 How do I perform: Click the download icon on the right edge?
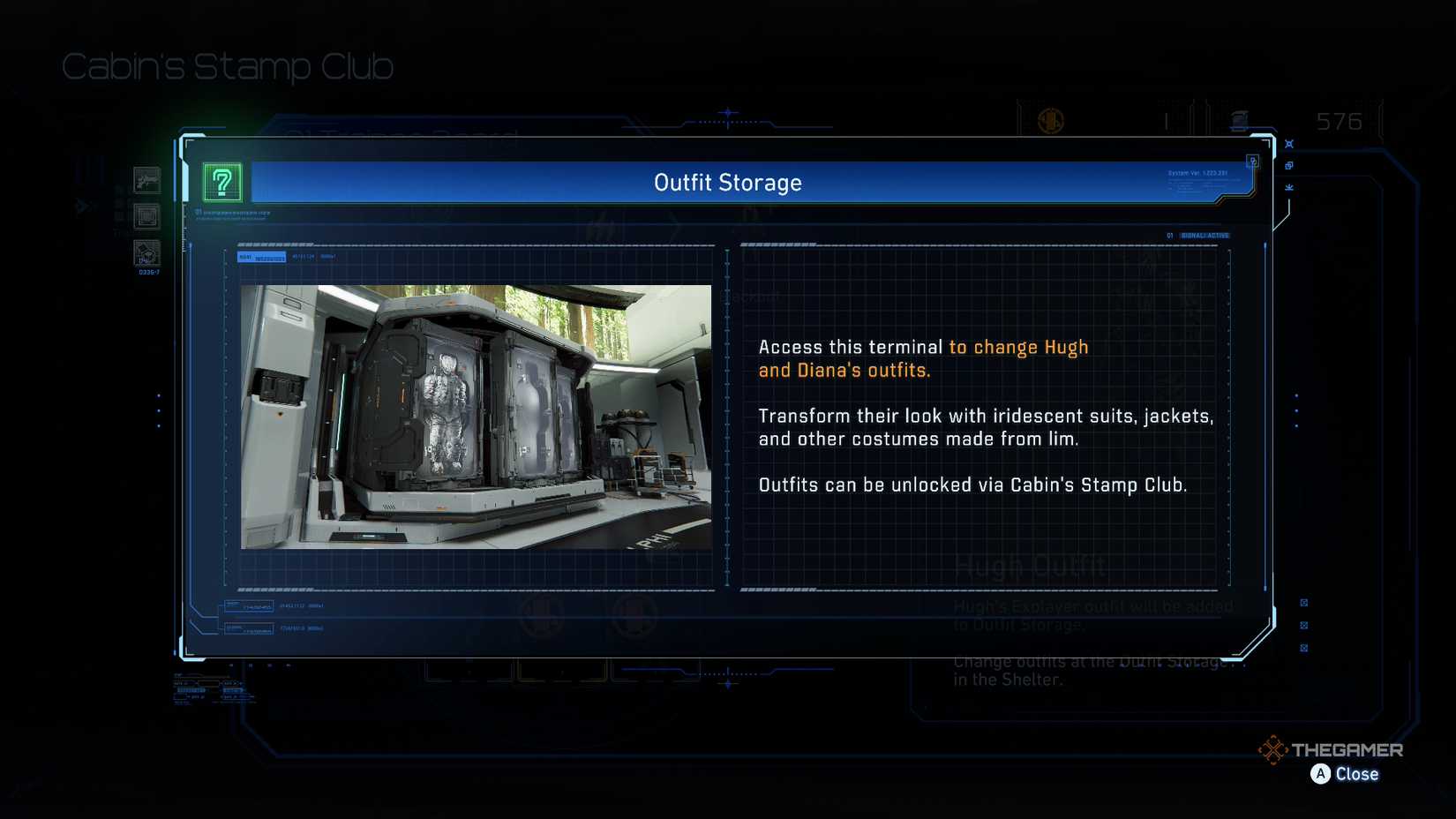point(1289,187)
